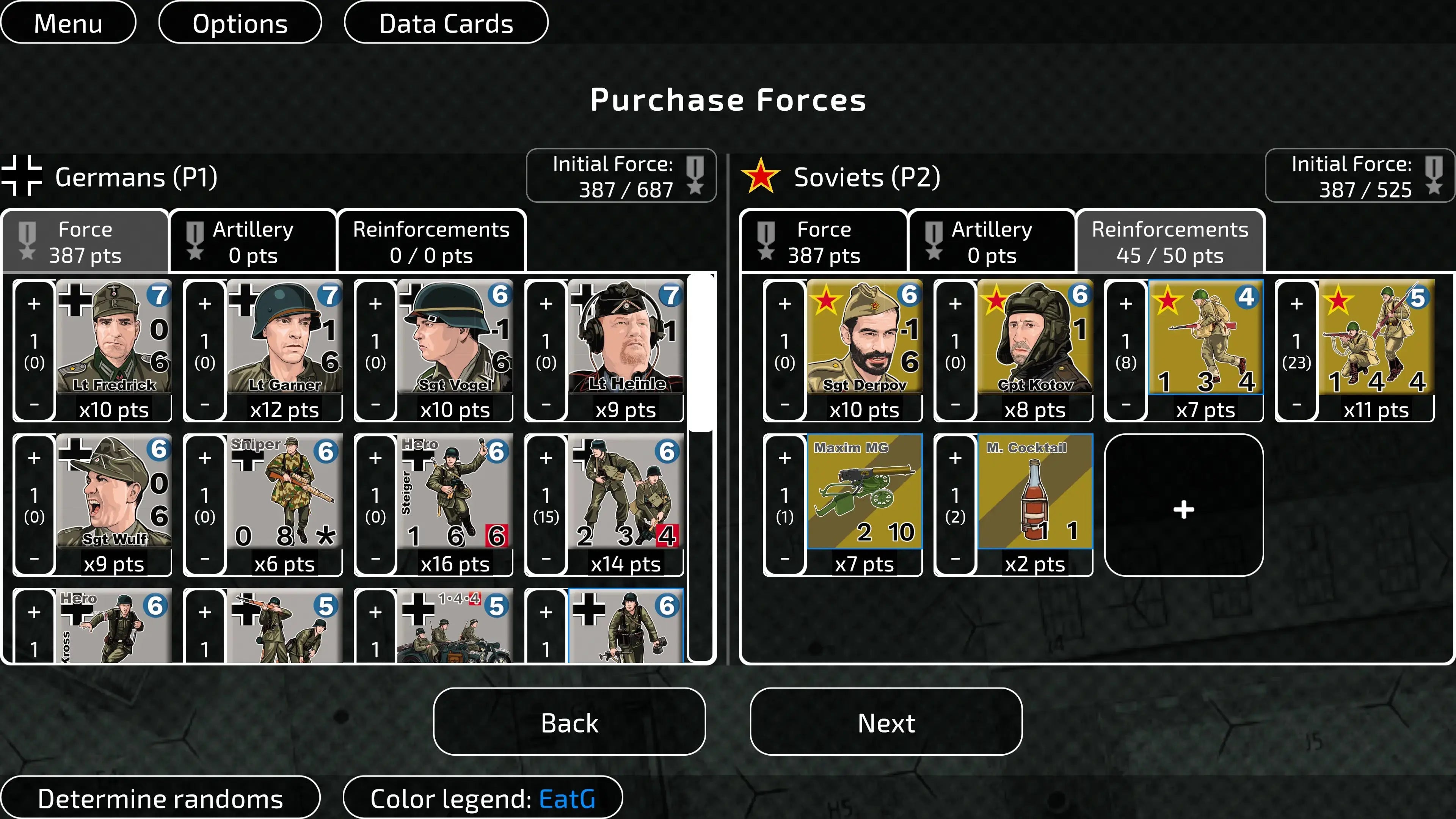This screenshot has height=819, width=1456.
Task: Choose the M. Cocktail card
Action: [x=1035, y=492]
